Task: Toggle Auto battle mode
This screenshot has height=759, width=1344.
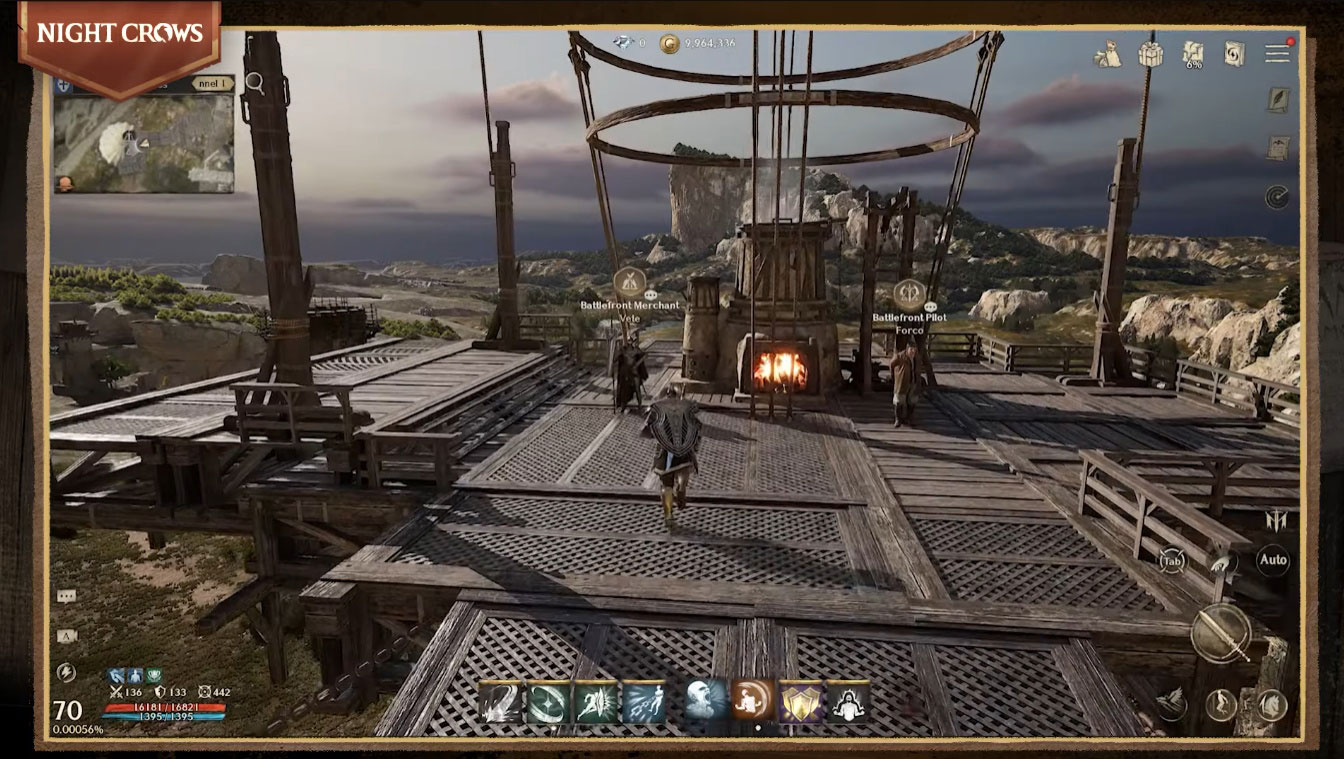Action: 1273,560
